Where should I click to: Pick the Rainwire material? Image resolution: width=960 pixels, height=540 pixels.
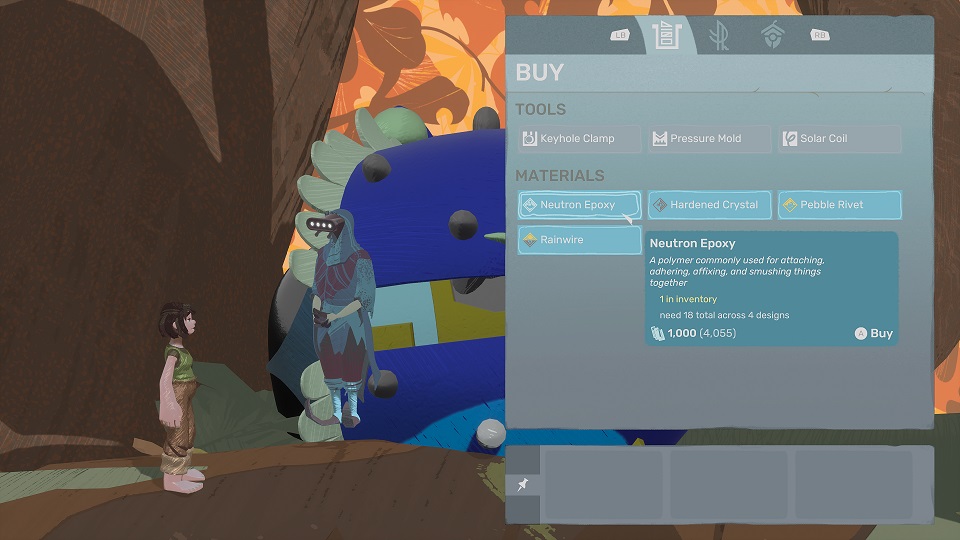click(x=579, y=240)
